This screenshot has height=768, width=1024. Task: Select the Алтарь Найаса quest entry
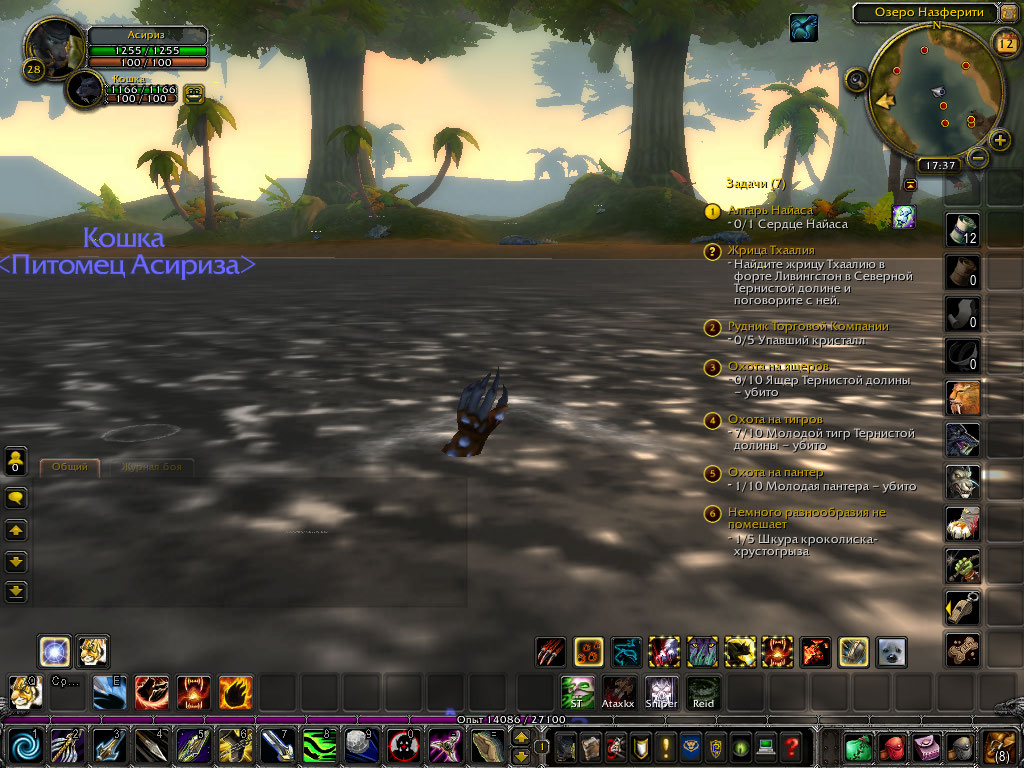point(771,210)
